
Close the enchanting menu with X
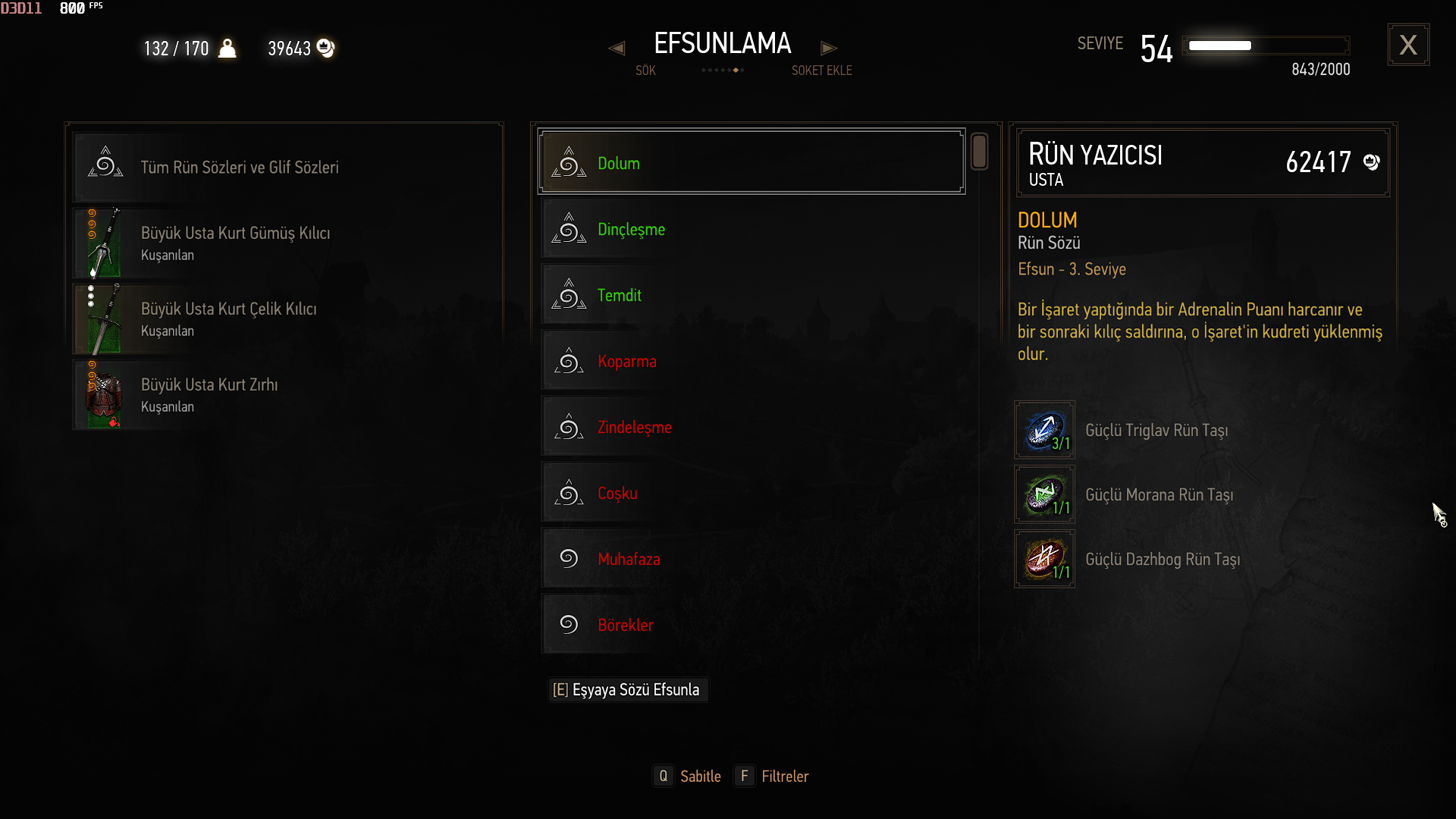tap(1408, 45)
